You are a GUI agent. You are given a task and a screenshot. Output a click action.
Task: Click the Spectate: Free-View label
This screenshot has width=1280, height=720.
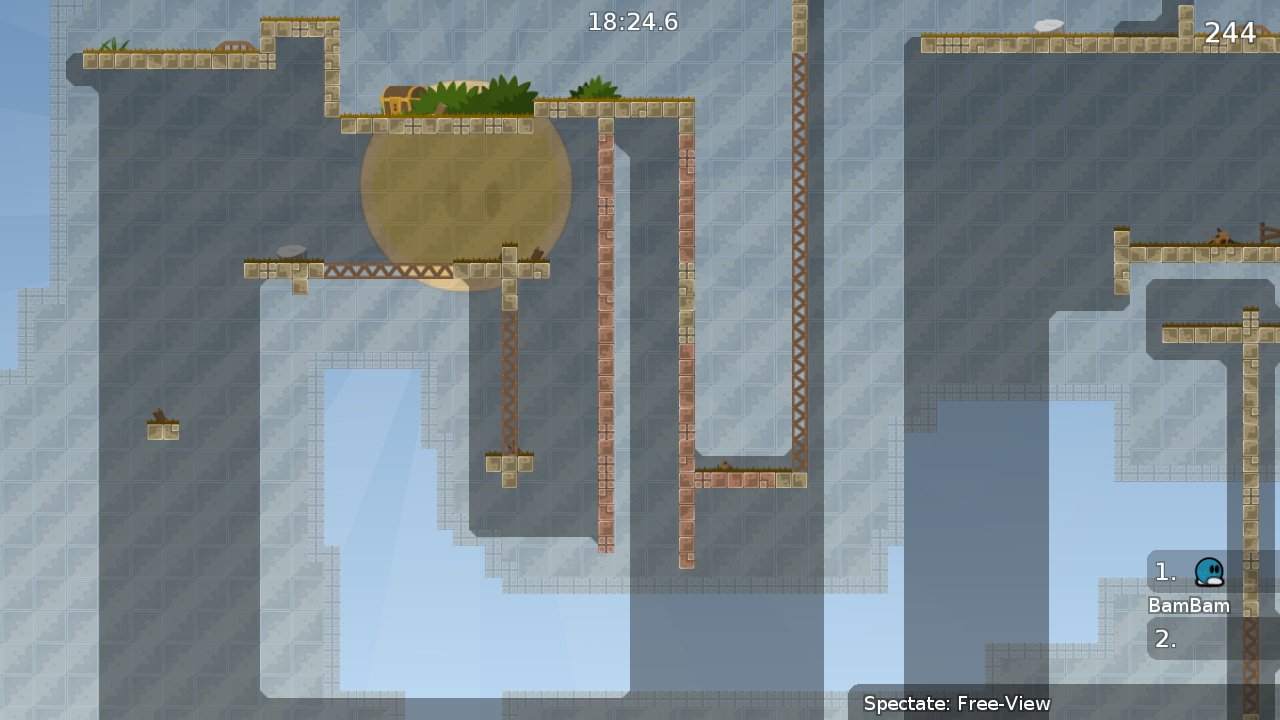tap(957, 704)
